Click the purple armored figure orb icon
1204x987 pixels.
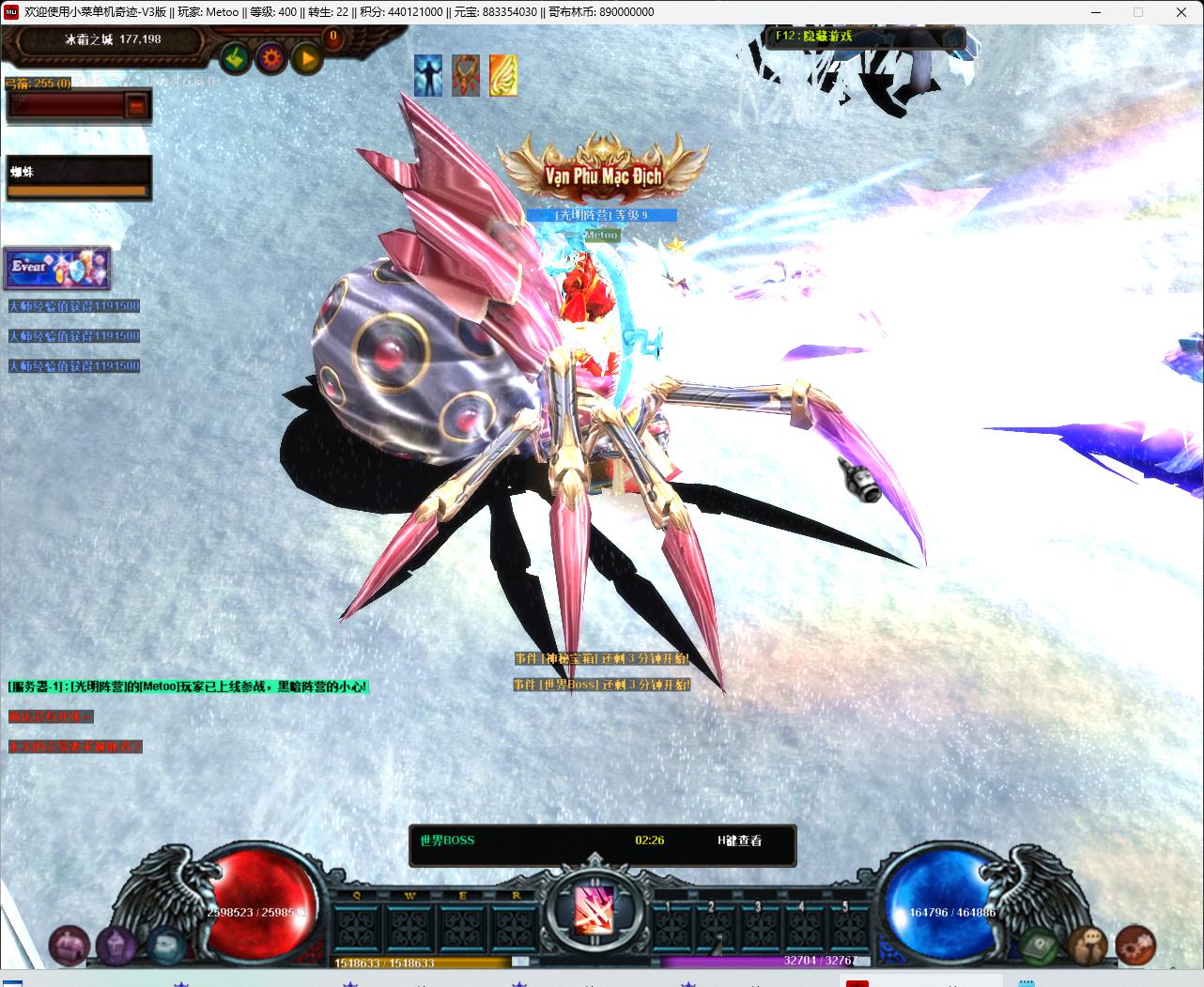116,944
